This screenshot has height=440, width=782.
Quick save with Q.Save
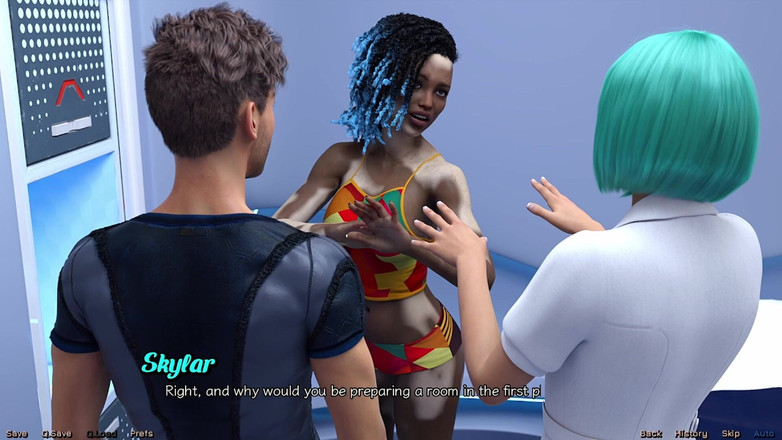(x=56, y=433)
